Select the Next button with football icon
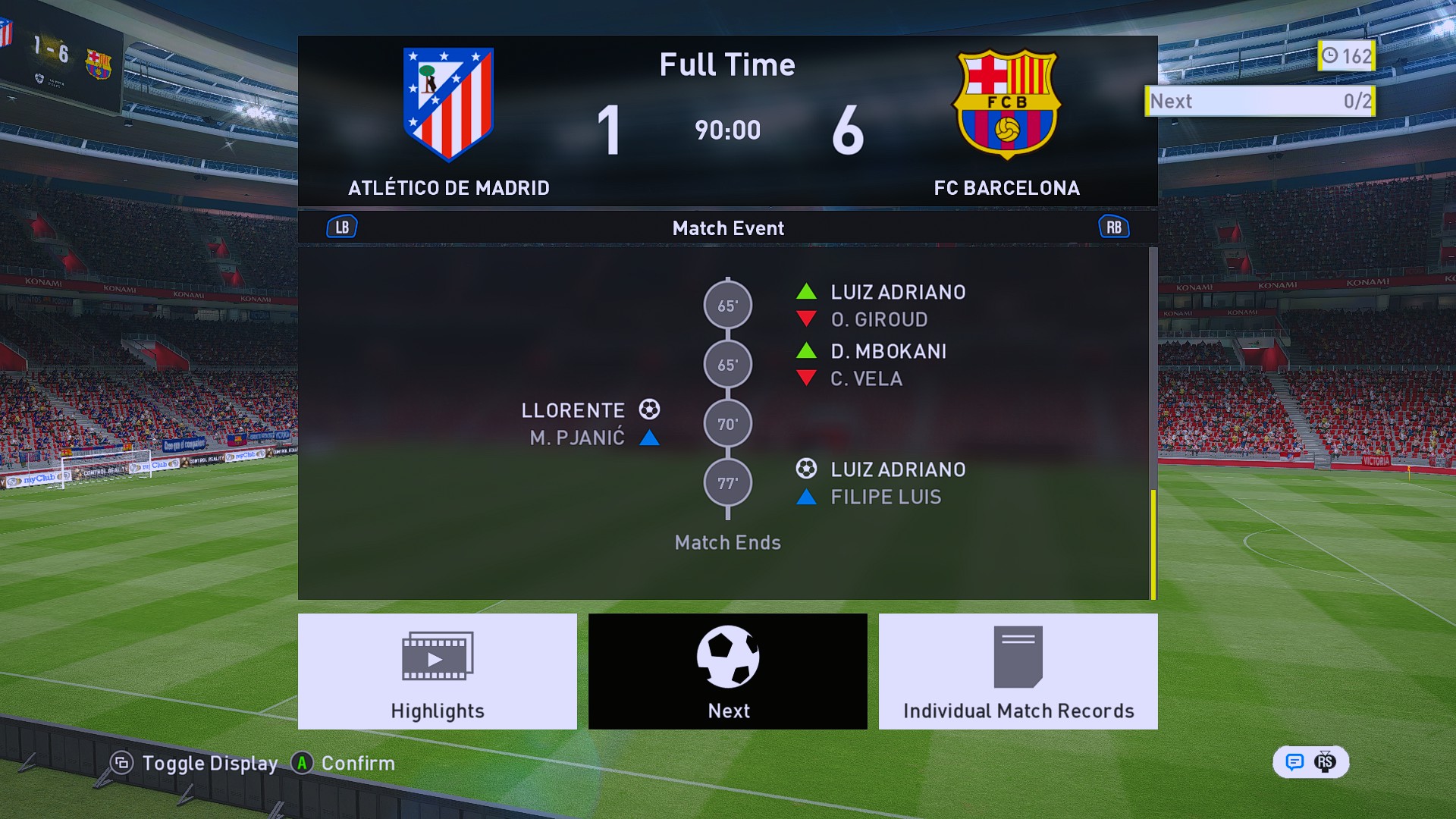1456x819 pixels. 728,671
